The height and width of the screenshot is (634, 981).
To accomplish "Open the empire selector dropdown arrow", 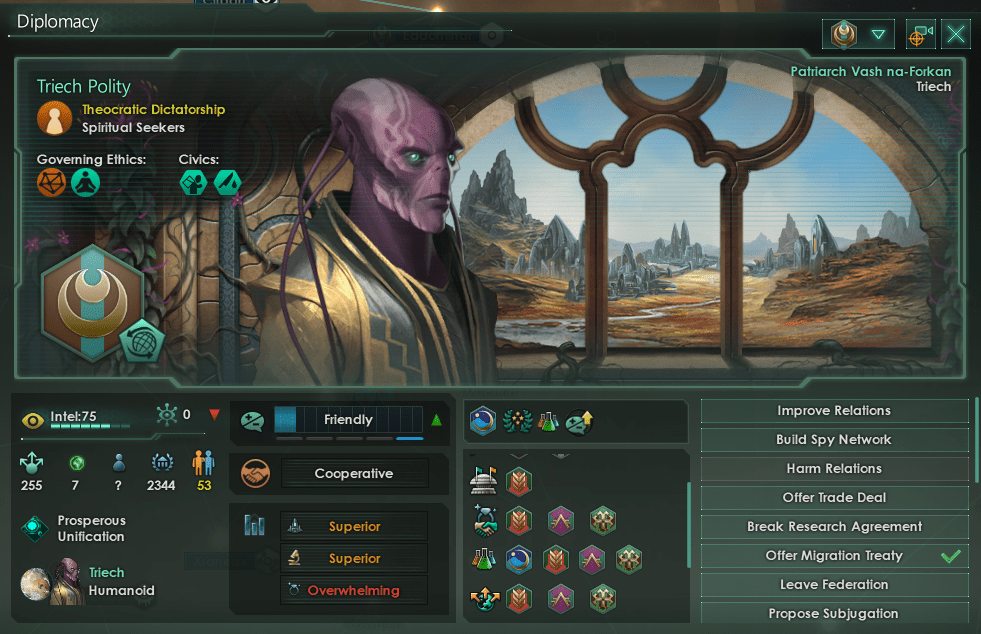I will click(x=878, y=35).
